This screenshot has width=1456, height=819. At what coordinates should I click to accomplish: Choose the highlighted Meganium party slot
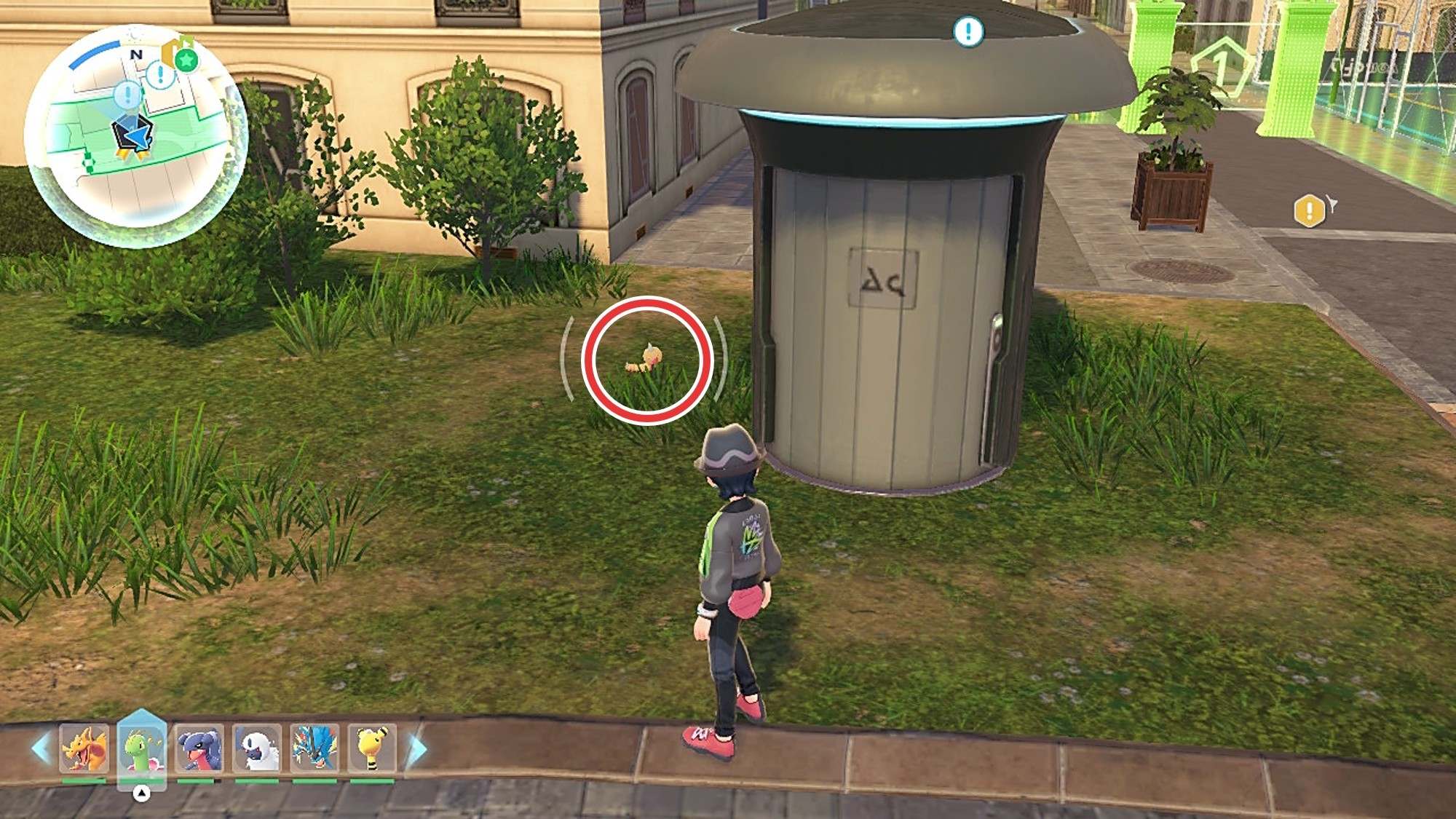142,748
